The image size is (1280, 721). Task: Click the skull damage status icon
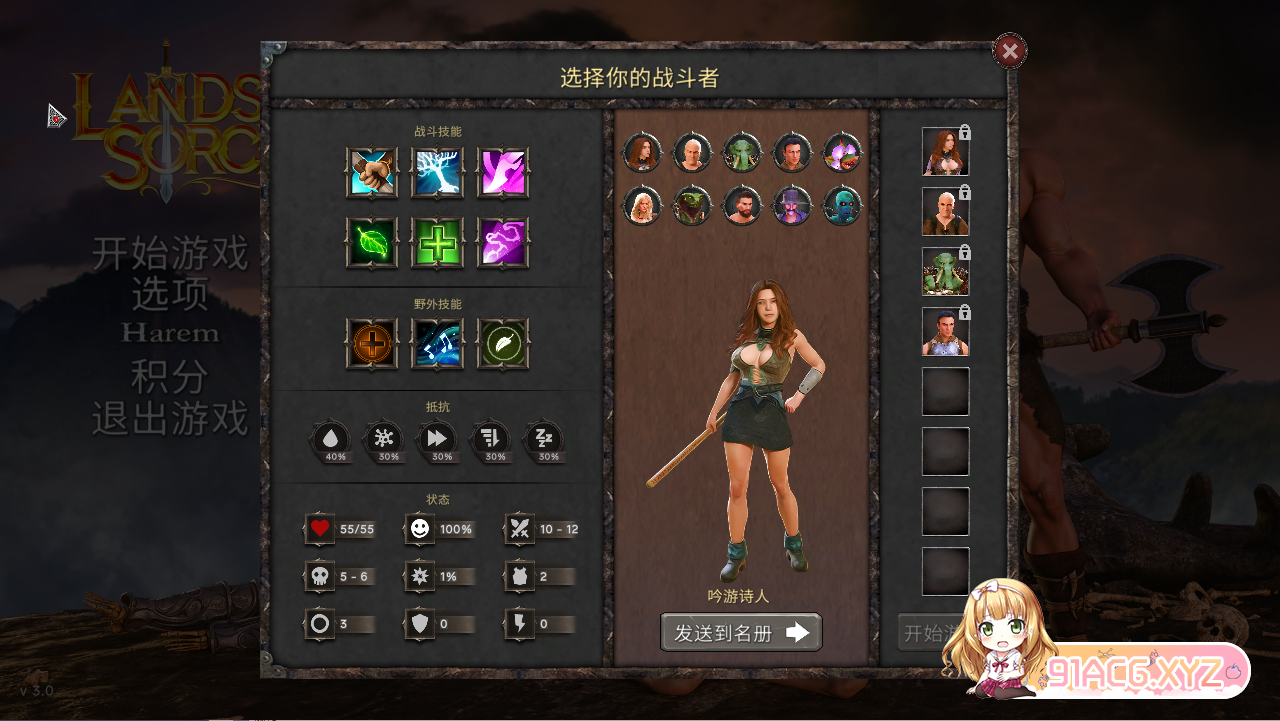(x=318, y=575)
